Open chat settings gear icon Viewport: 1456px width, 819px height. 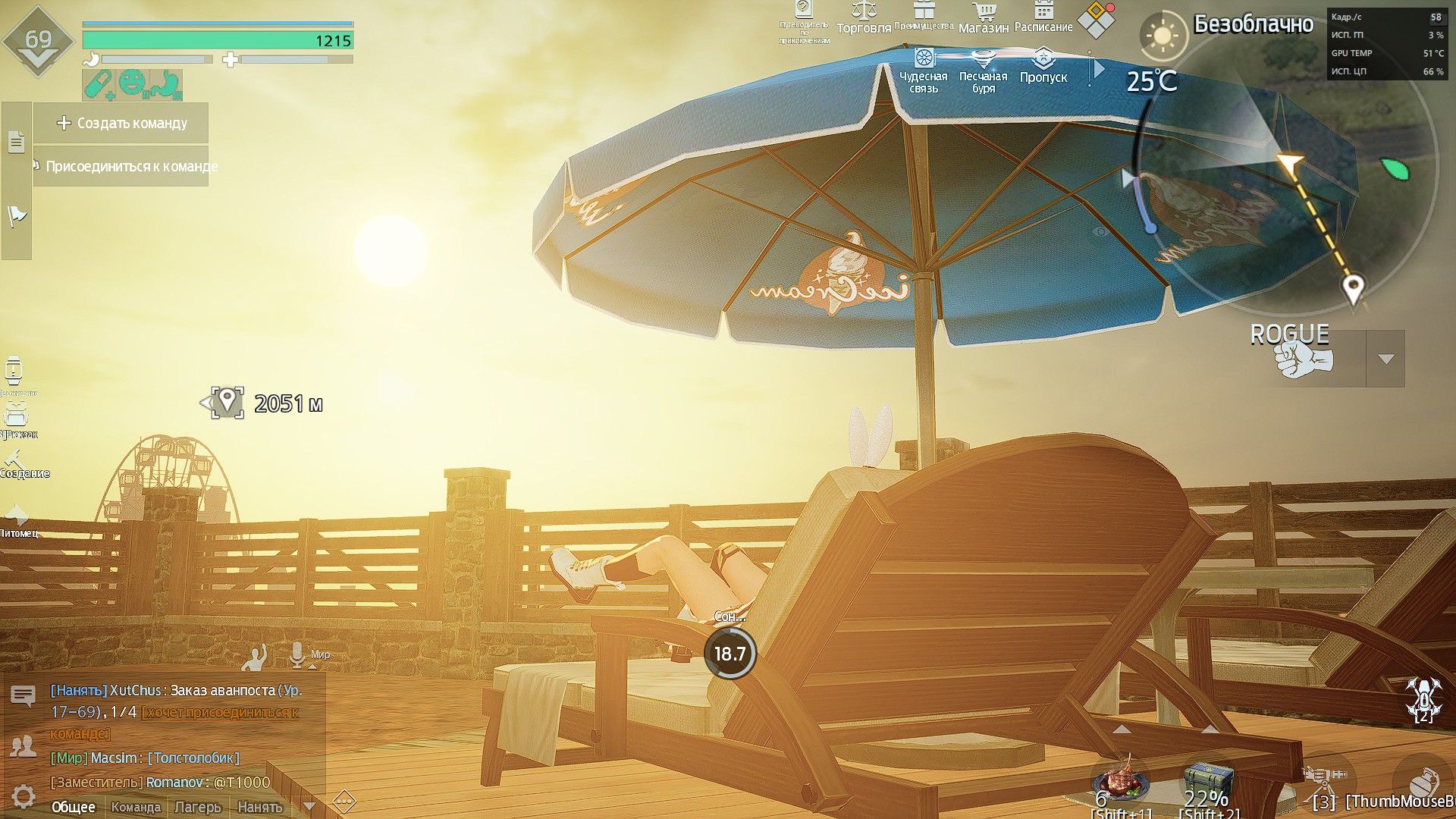(24, 796)
